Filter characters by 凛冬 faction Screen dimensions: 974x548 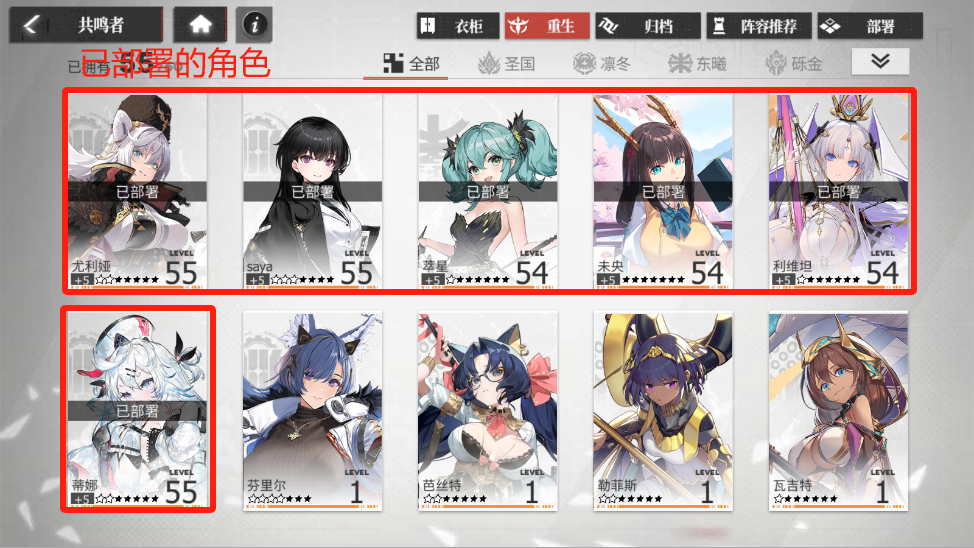[x=603, y=64]
